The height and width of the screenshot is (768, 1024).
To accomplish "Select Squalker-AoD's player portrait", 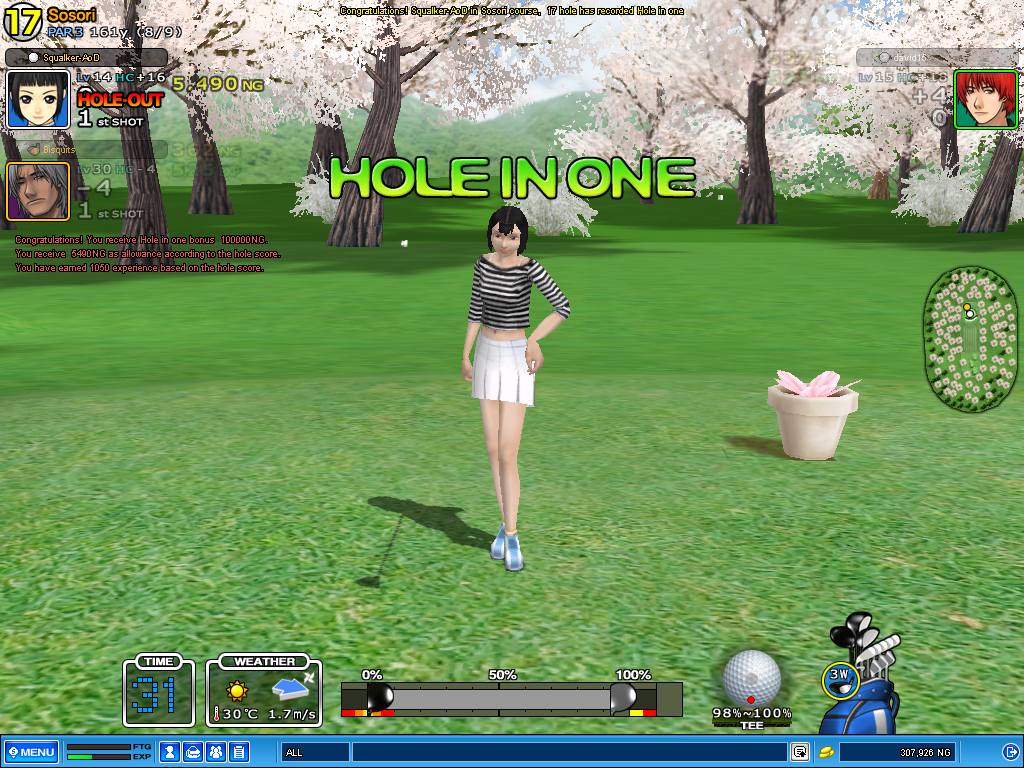I will pos(38,99).
